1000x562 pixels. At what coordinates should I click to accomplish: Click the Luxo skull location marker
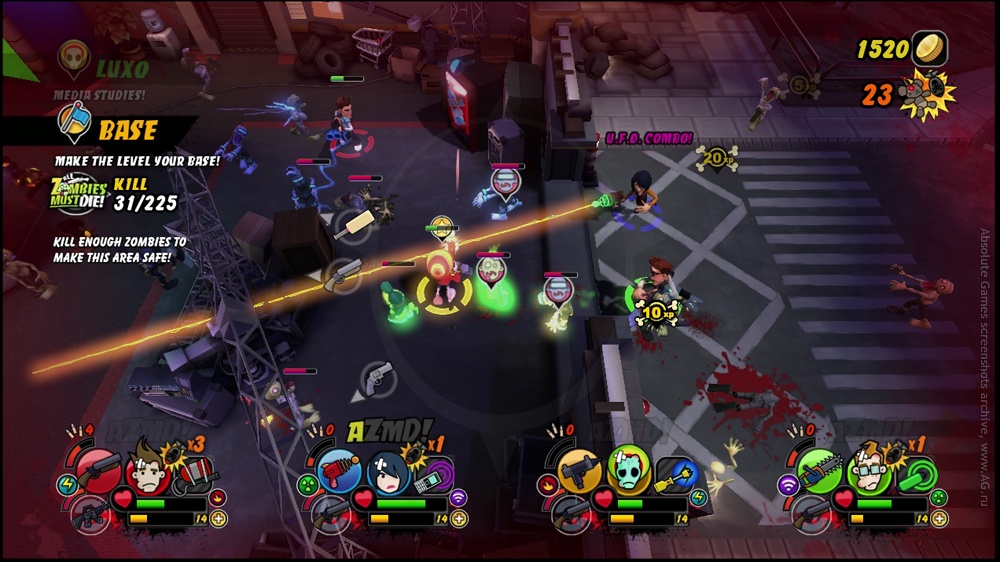[x=73, y=56]
